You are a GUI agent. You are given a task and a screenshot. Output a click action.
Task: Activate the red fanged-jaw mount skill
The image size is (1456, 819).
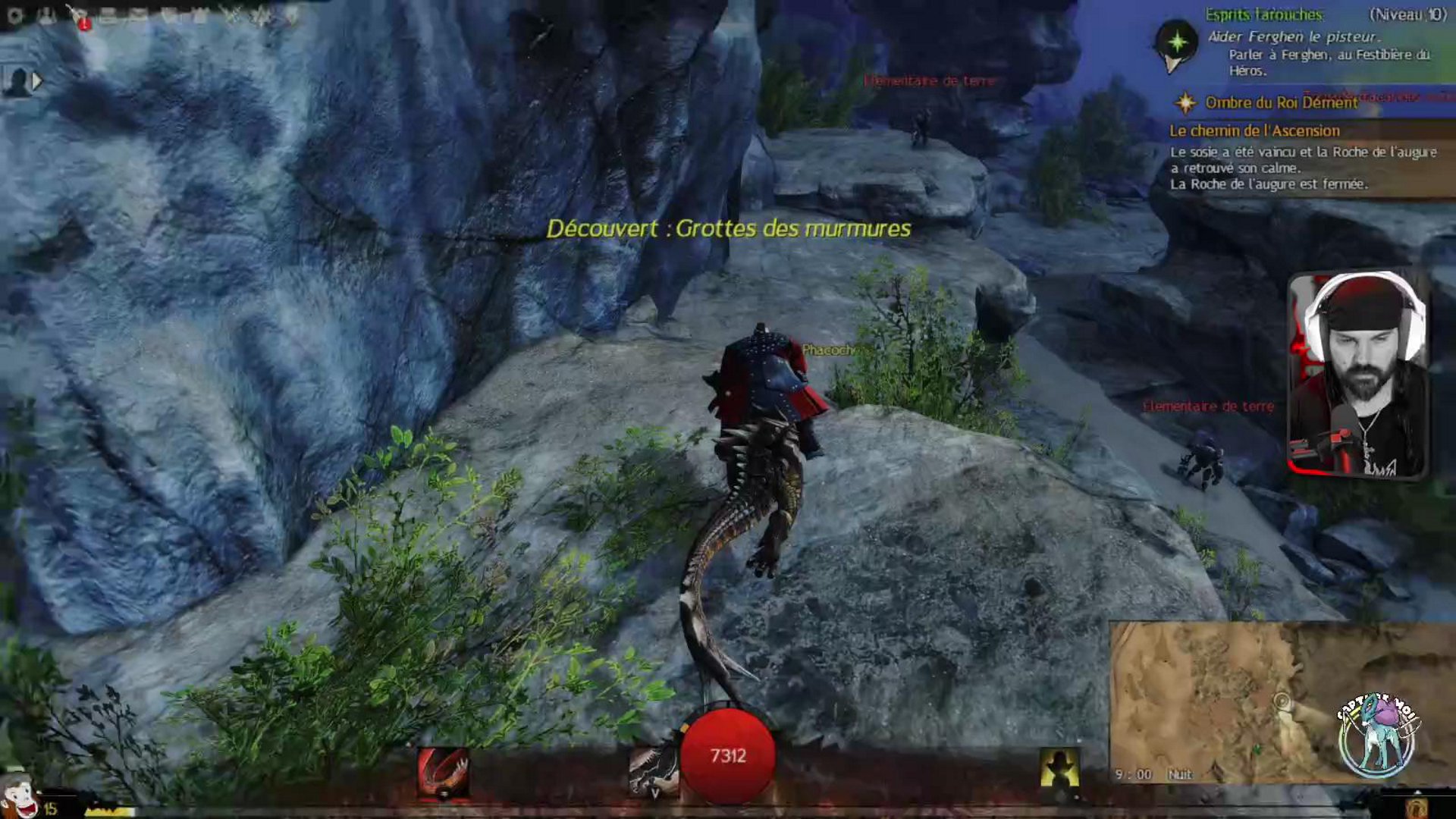click(x=443, y=773)
